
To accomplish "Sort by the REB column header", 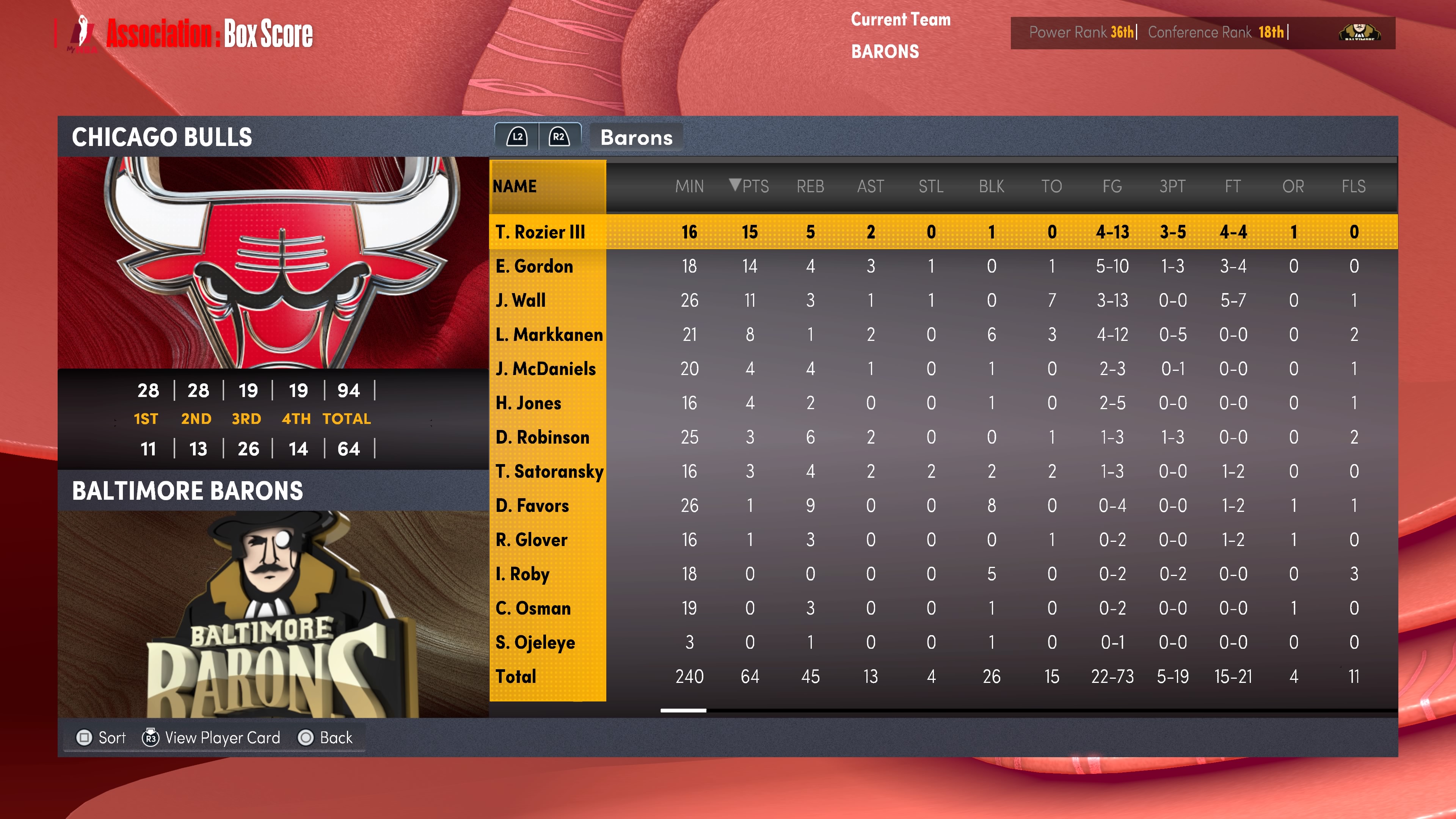I will (x=810, y=186).
